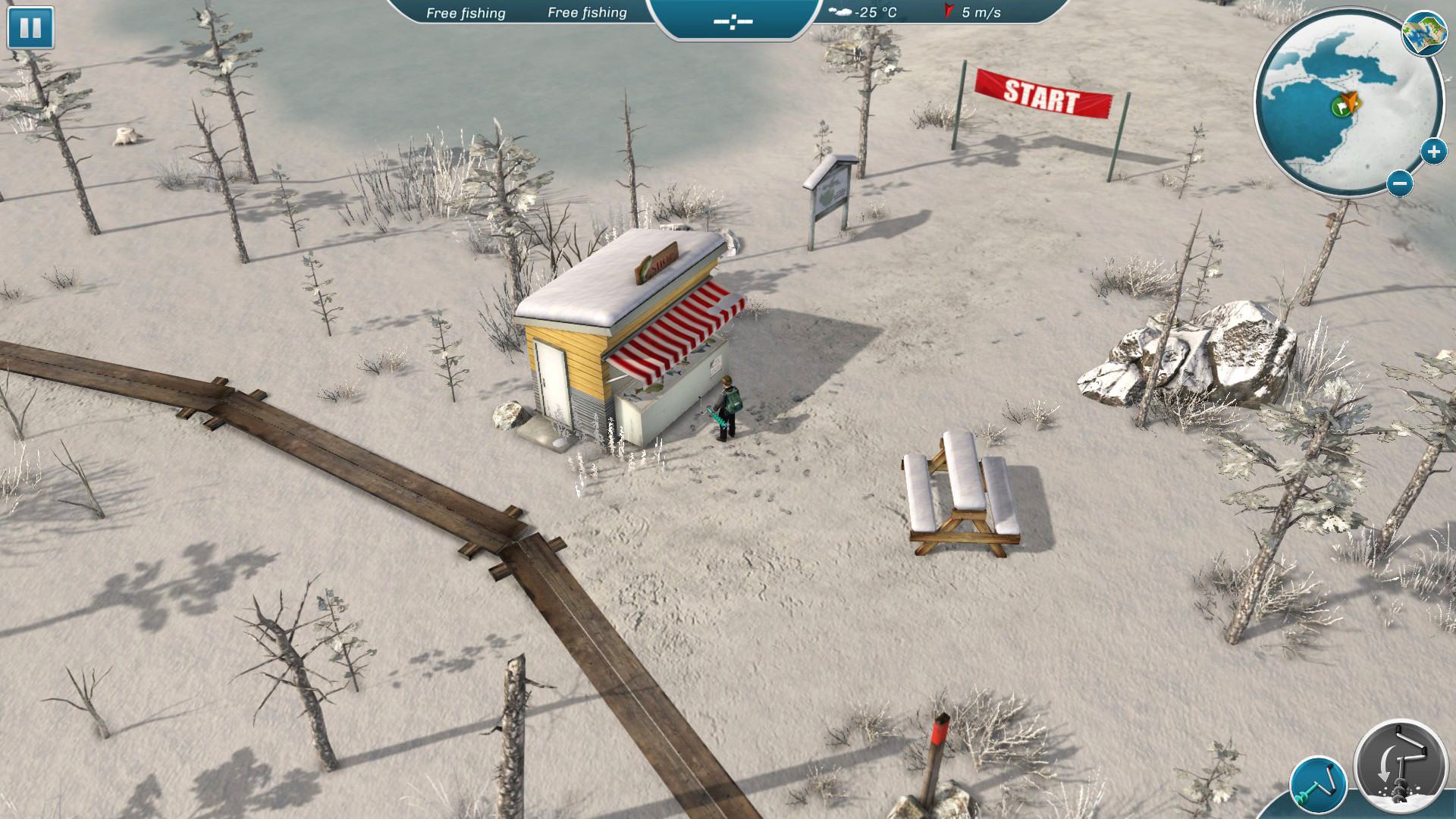Image resolution: width=1456 pixels, height=819 pixels.
Task: Open the full folded world map
Action: pyautogui.click(x=1423, y=34)
